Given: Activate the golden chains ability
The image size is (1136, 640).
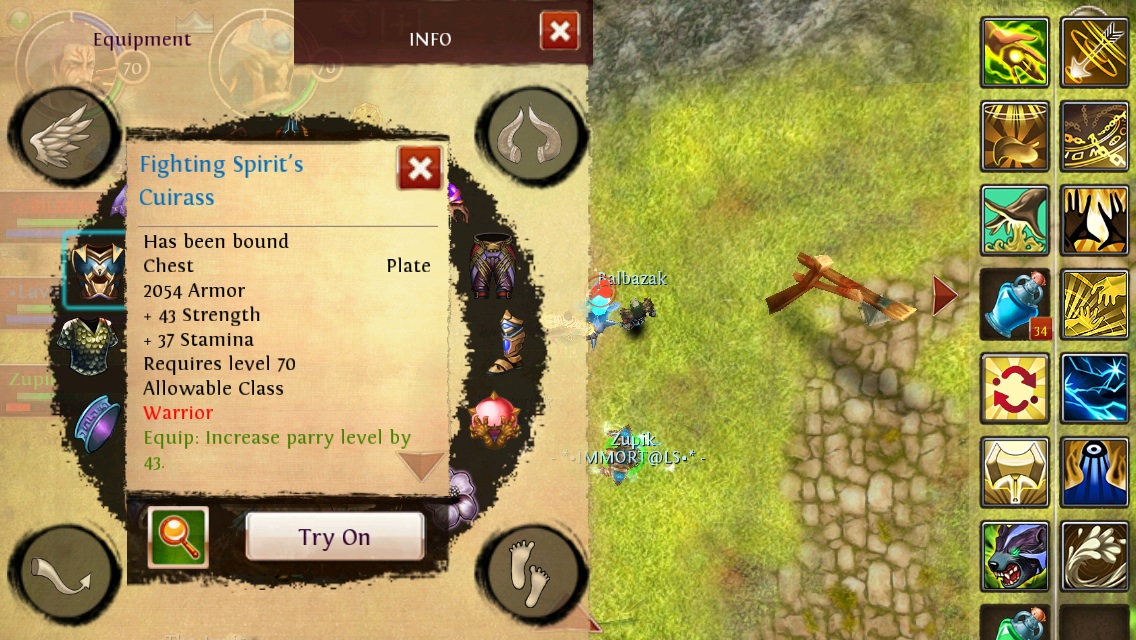Looking at the screenshot, I should [1096, 136].
